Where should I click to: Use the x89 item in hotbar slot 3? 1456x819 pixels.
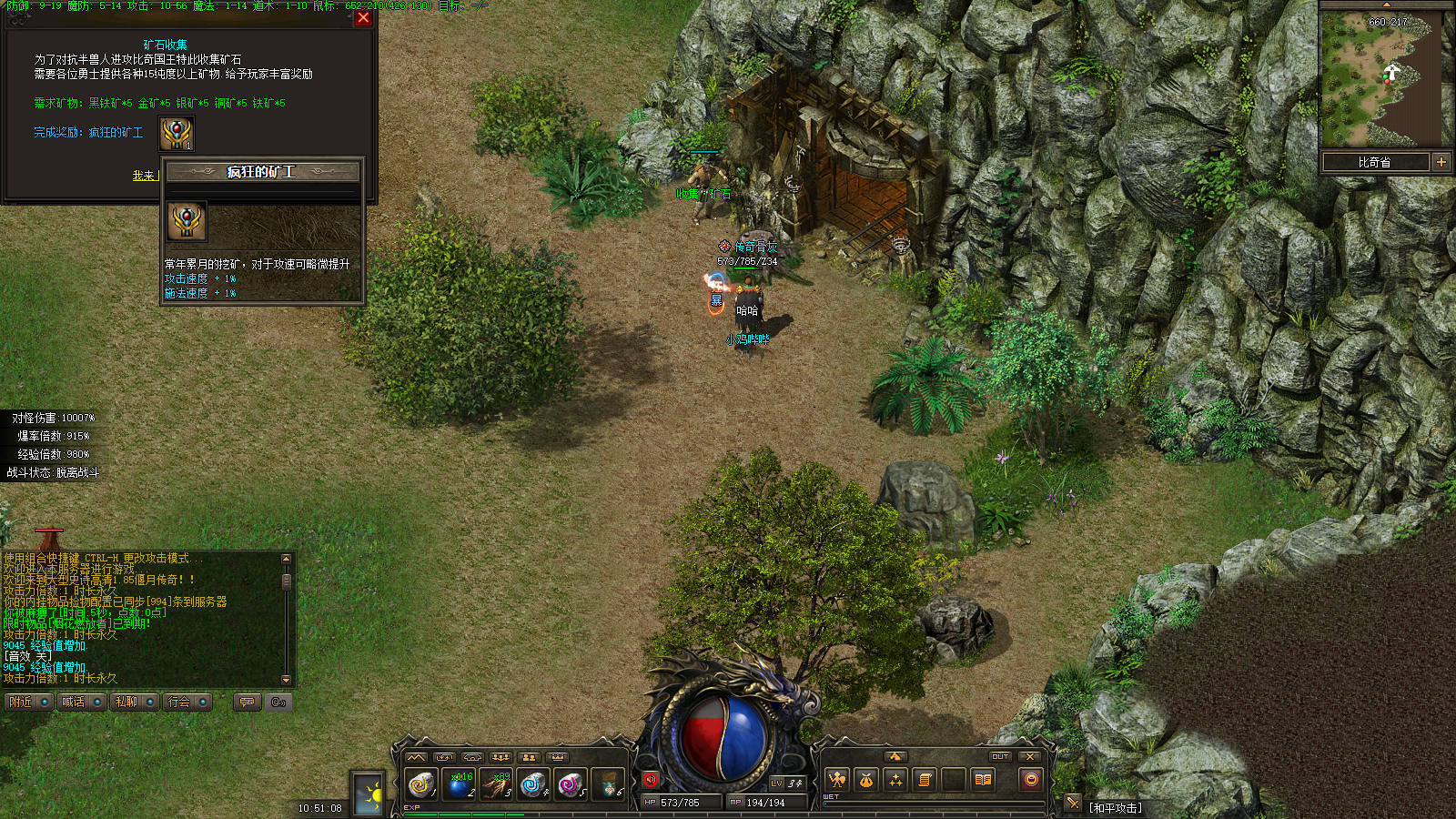click(497, 783)
